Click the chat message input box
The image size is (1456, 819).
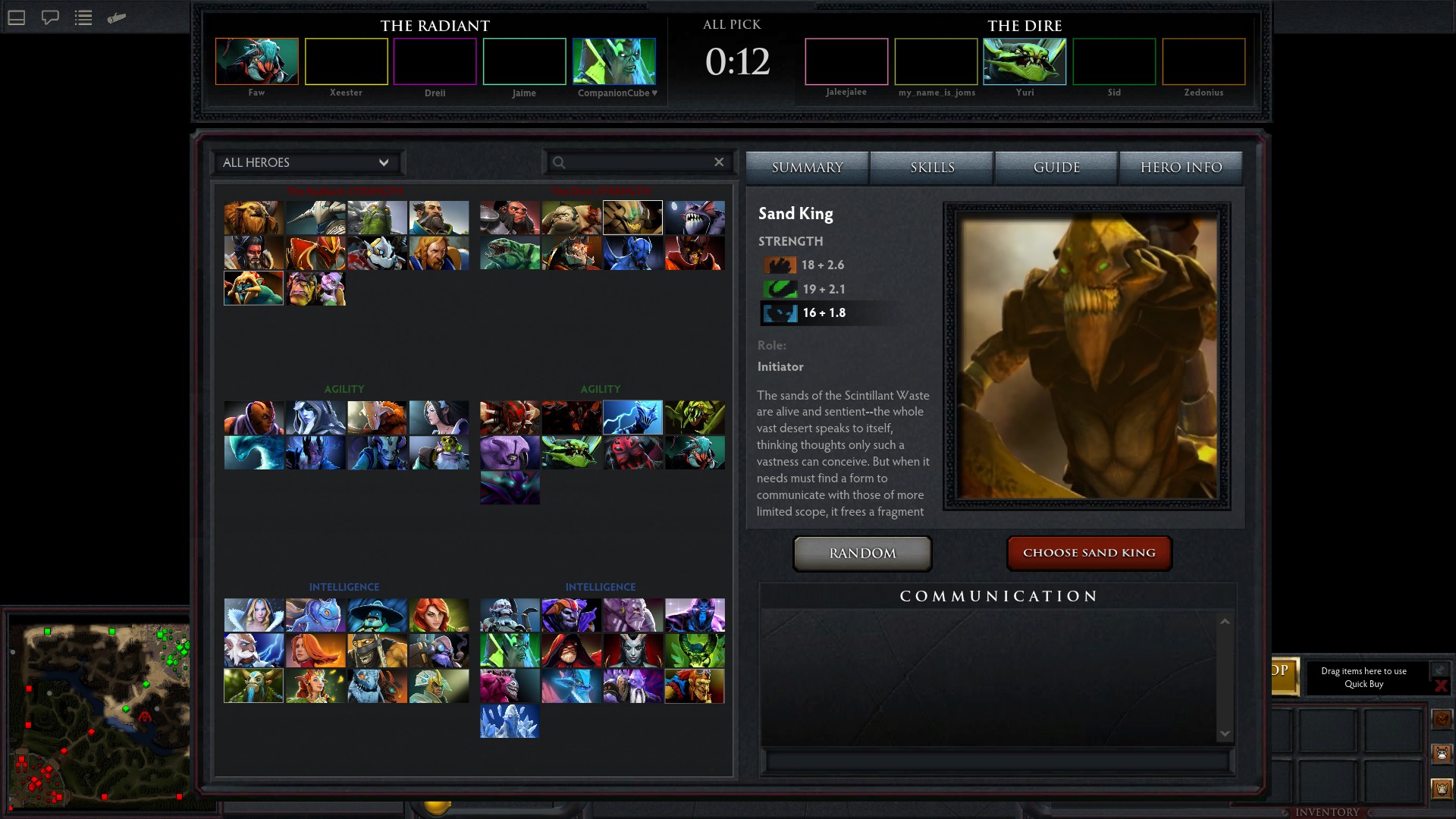click(x=997, y=761)
